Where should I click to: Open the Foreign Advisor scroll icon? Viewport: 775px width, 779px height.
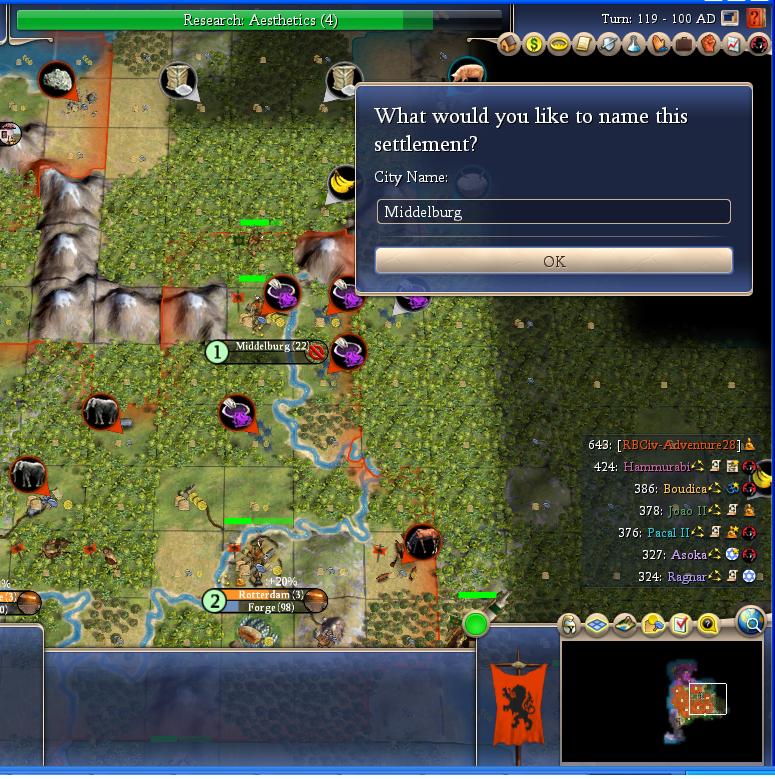(584, 44)
